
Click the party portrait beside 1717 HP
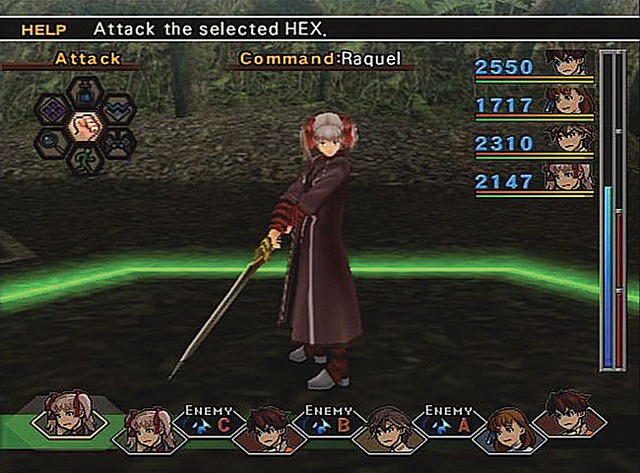click(x=570, y=100)
